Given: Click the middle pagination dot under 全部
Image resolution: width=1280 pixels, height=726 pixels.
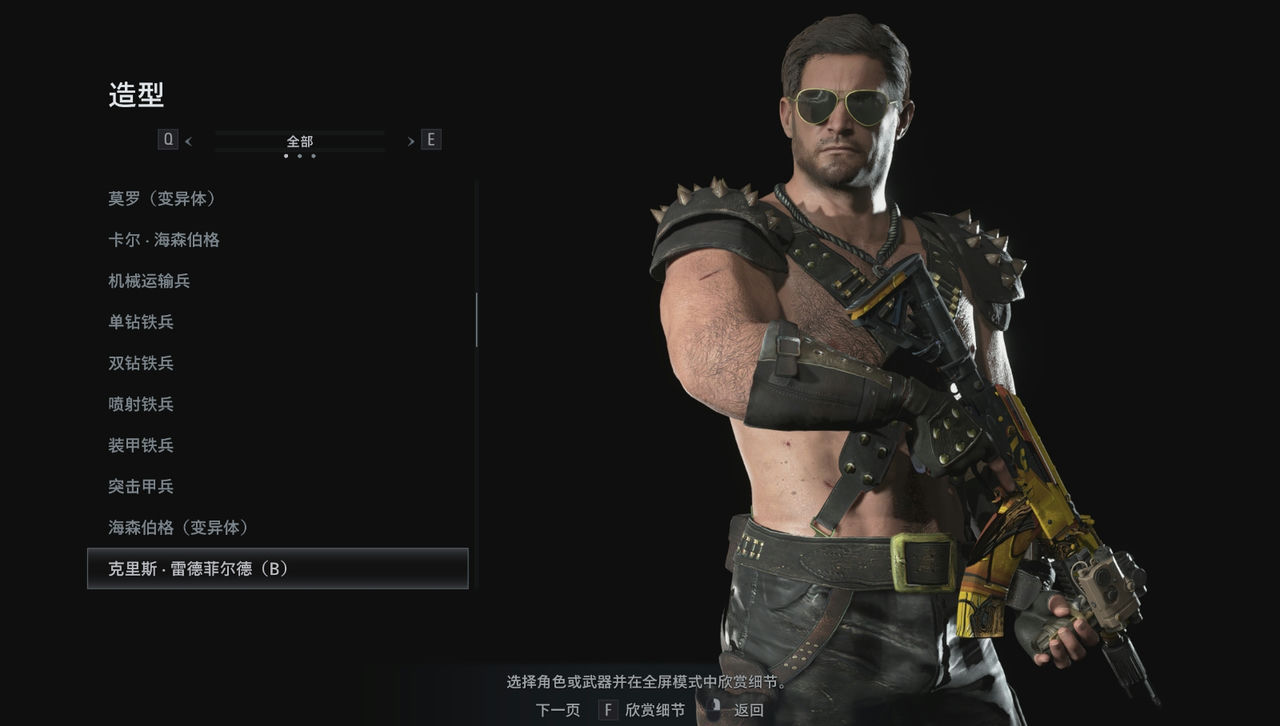Looking at the screenshot, I should tap(299, 156).
